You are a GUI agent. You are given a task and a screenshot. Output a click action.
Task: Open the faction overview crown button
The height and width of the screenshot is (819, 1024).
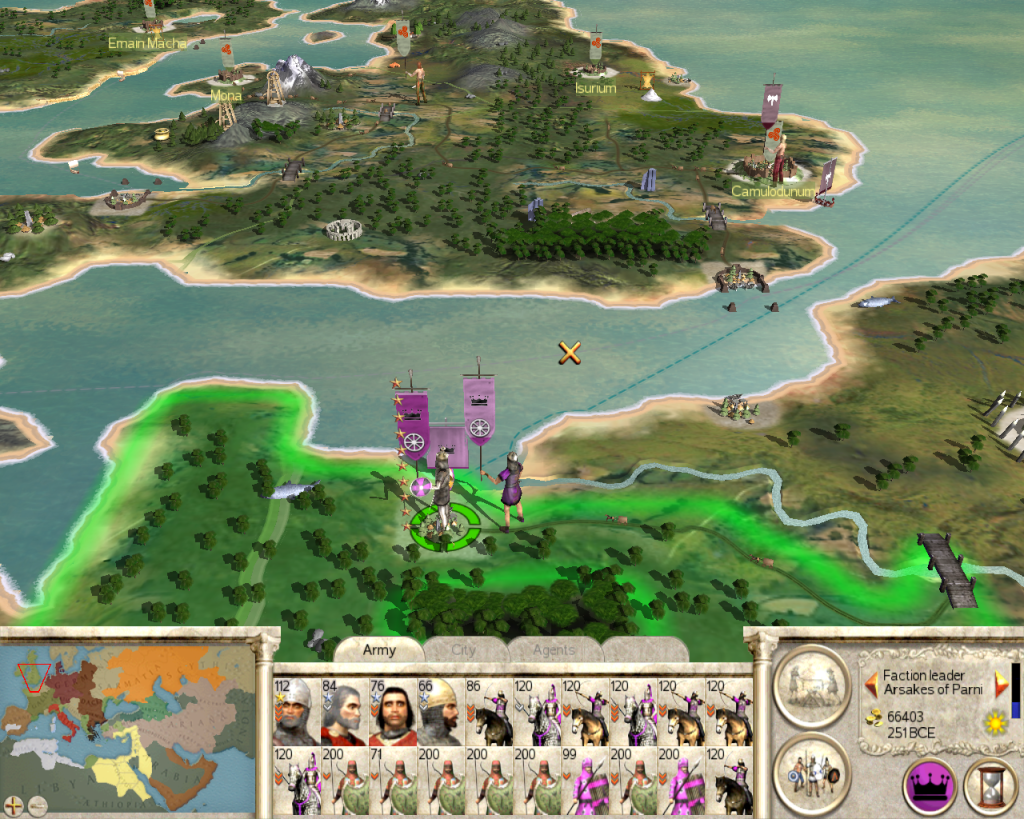click(x=929, y=785)
